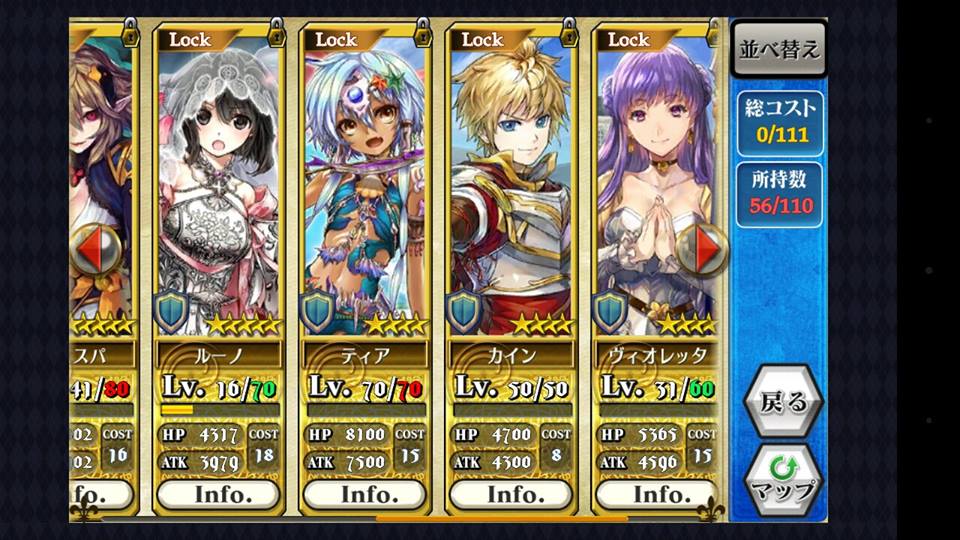Image resolution: width=960 pixels, height=540 pixels.
Task: Open the 並べ替え sort button
Action: (779, 49)
